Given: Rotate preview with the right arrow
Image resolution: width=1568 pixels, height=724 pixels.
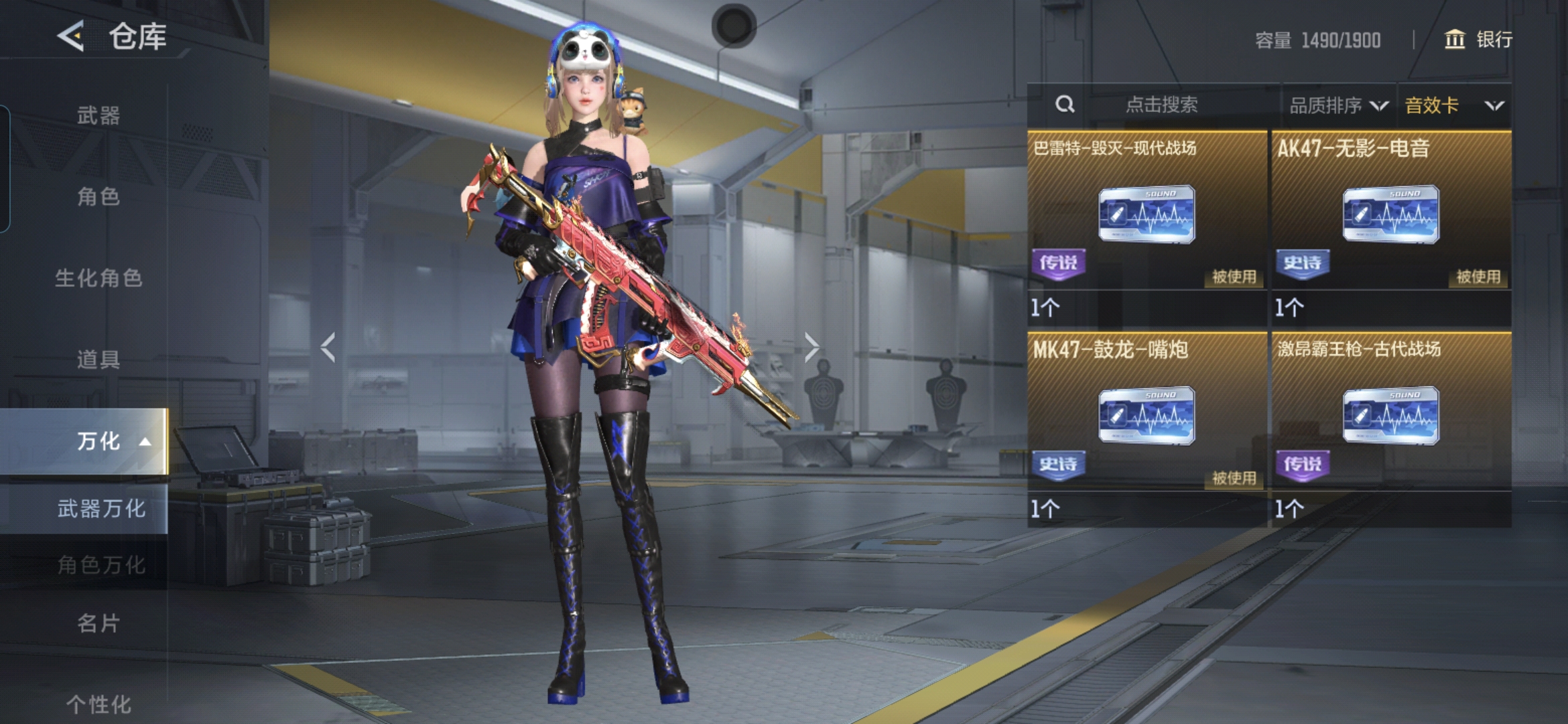Looking at the screenshot, I should pyautogui.click(x=811, y=347).
